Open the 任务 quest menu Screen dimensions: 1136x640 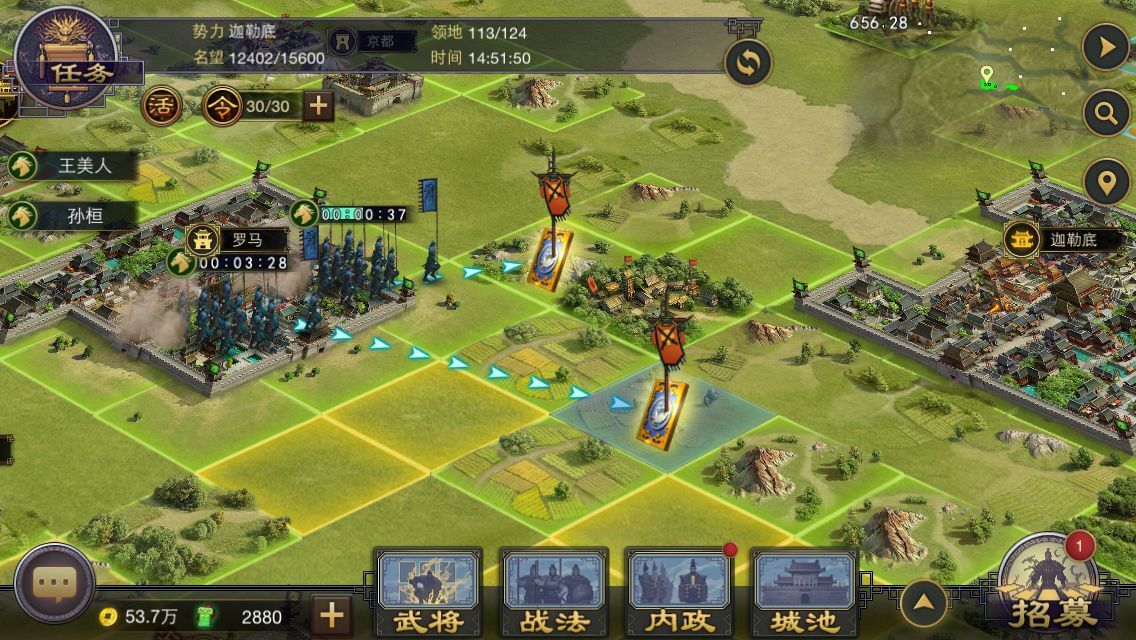pyautogui.click(x=66, y=58)
